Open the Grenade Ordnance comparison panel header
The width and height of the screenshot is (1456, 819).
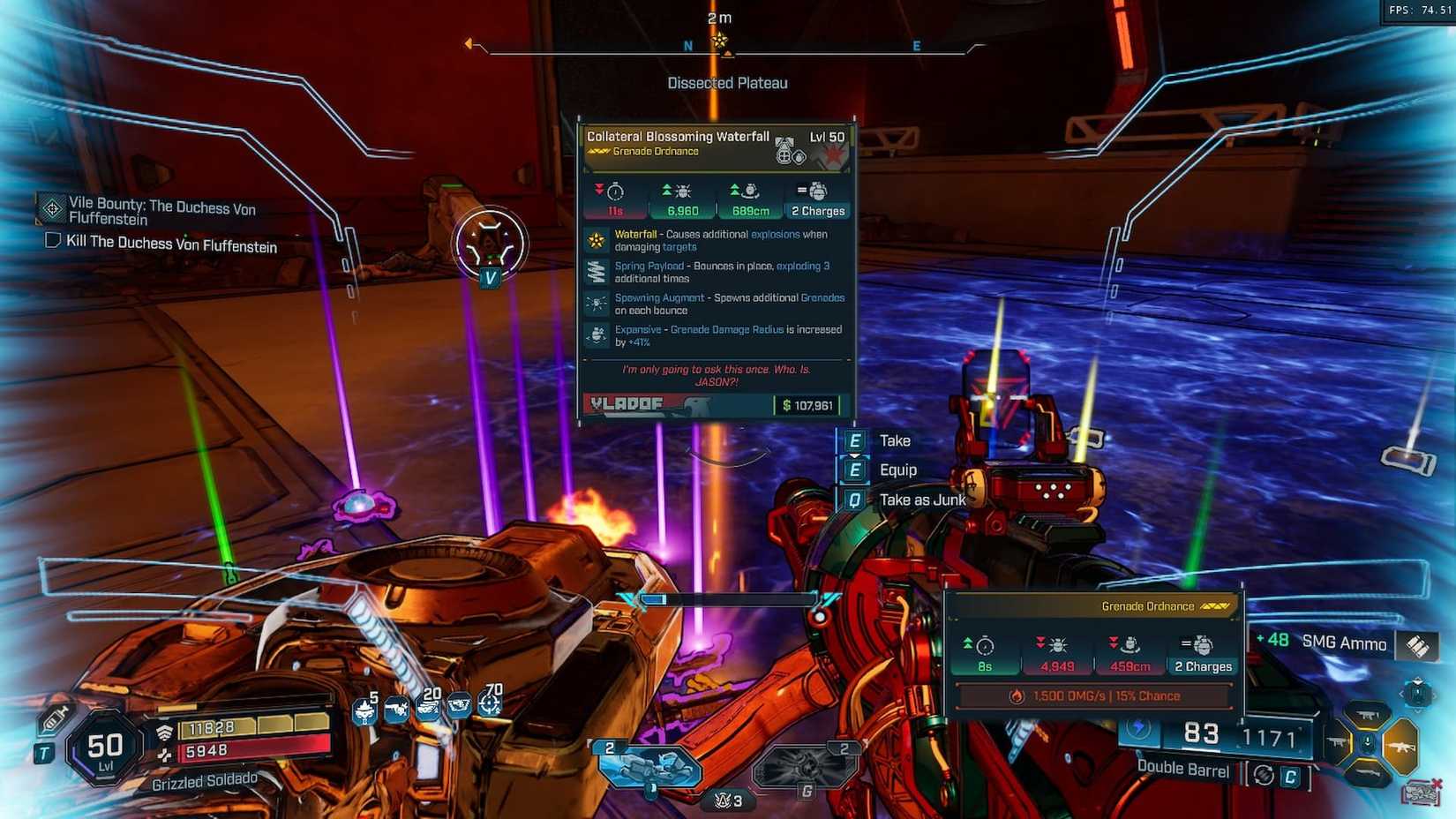(x=1147, y=606)
